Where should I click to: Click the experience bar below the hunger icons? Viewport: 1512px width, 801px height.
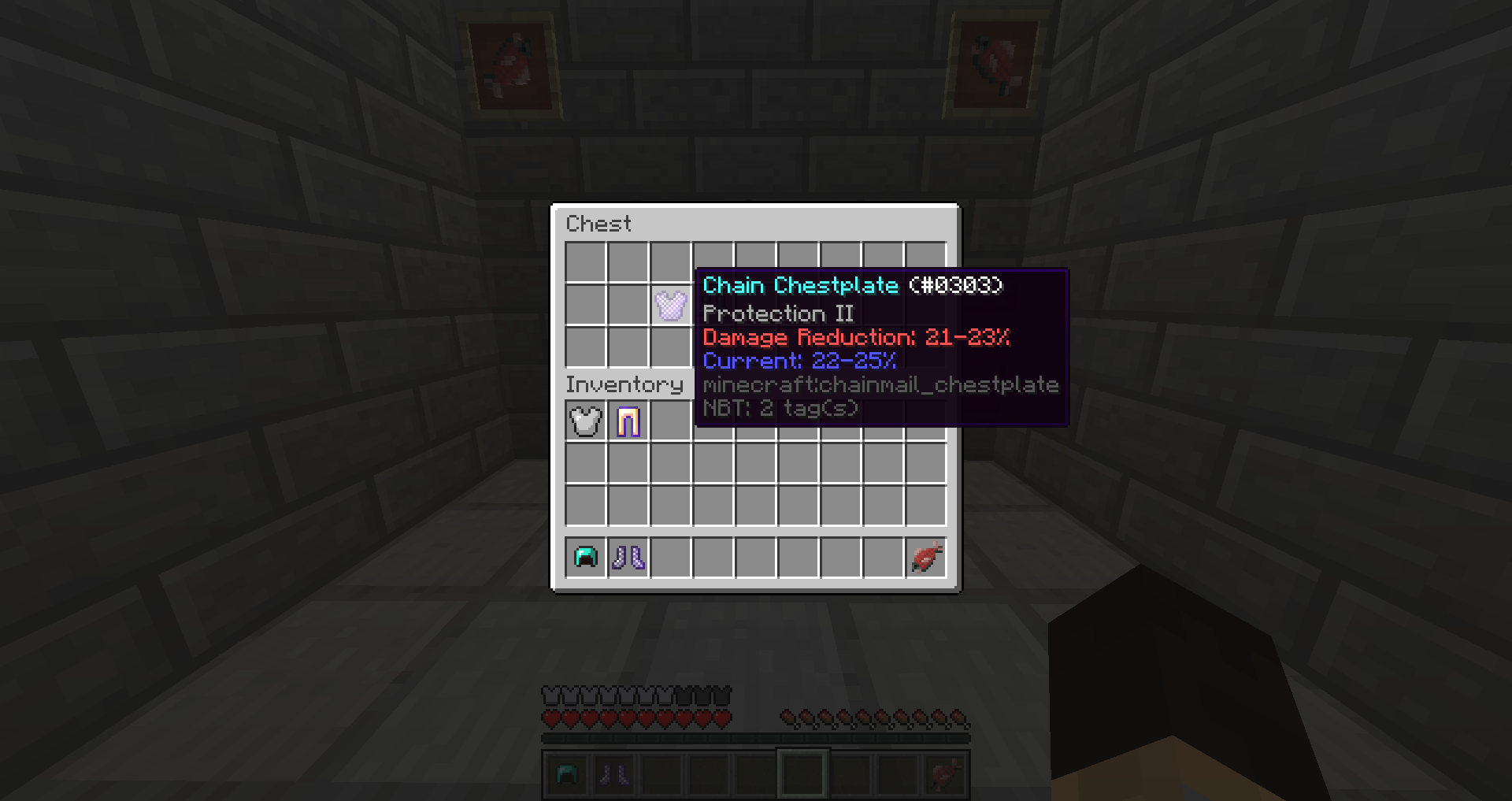(x=754, y=737)
